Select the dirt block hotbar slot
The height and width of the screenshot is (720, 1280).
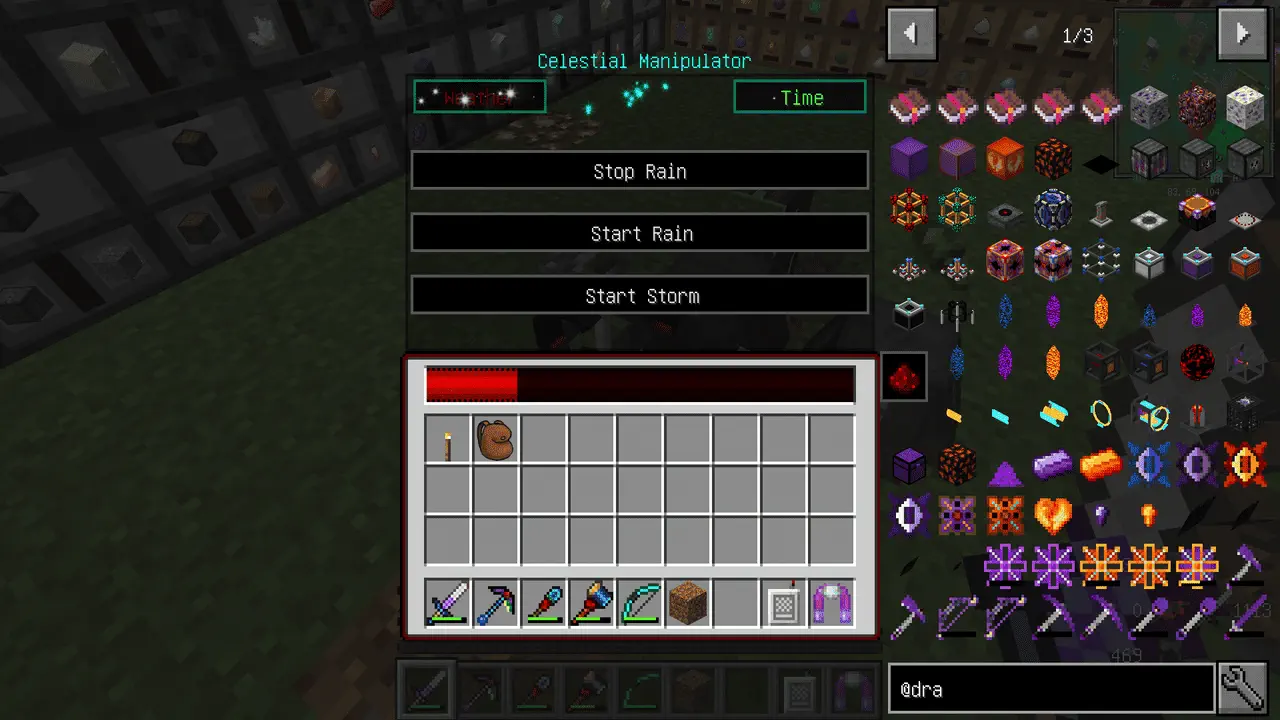(x=687, y=604)
